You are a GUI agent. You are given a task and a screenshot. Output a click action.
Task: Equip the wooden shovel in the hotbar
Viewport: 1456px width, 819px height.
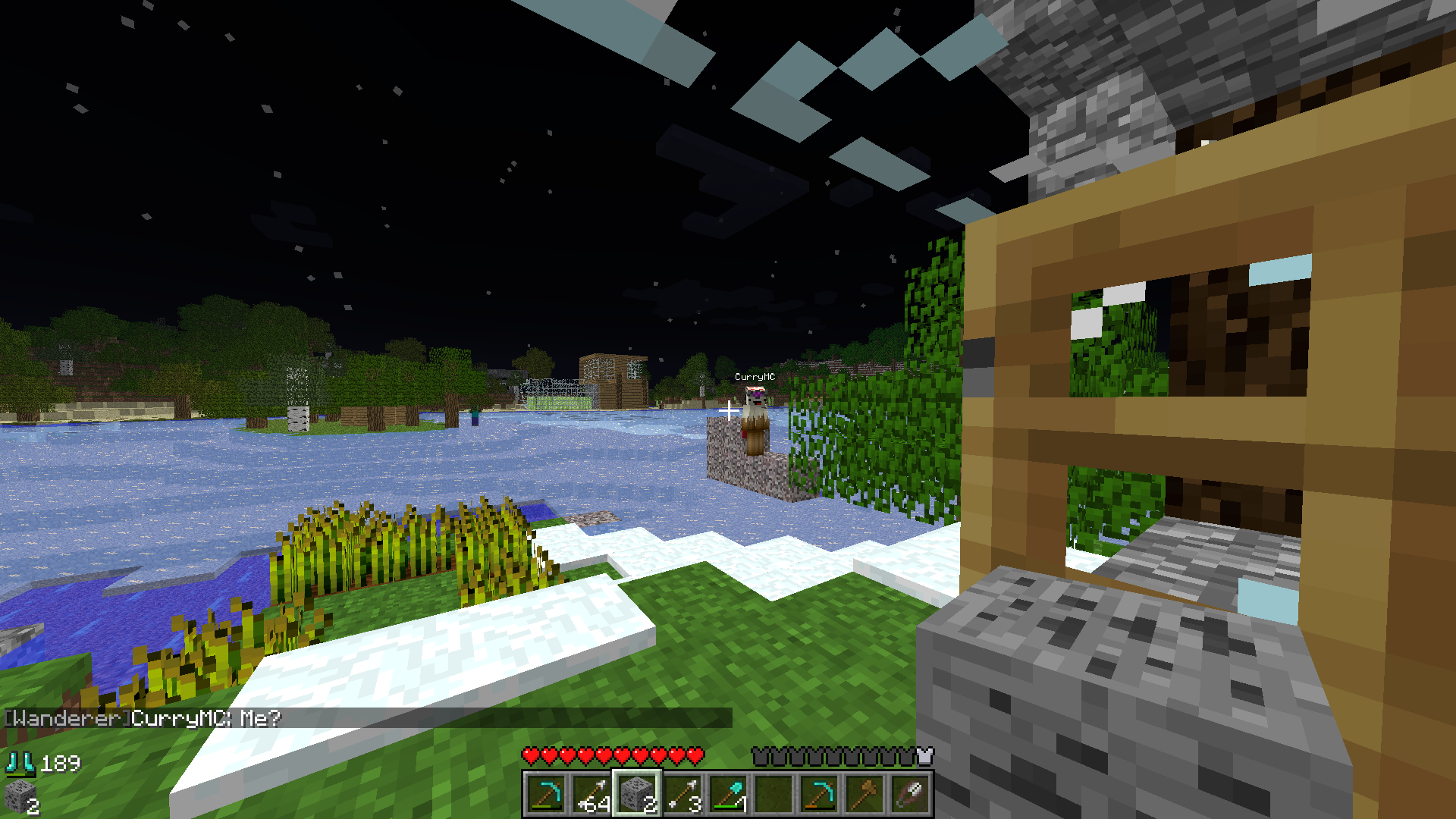[864, 793]
